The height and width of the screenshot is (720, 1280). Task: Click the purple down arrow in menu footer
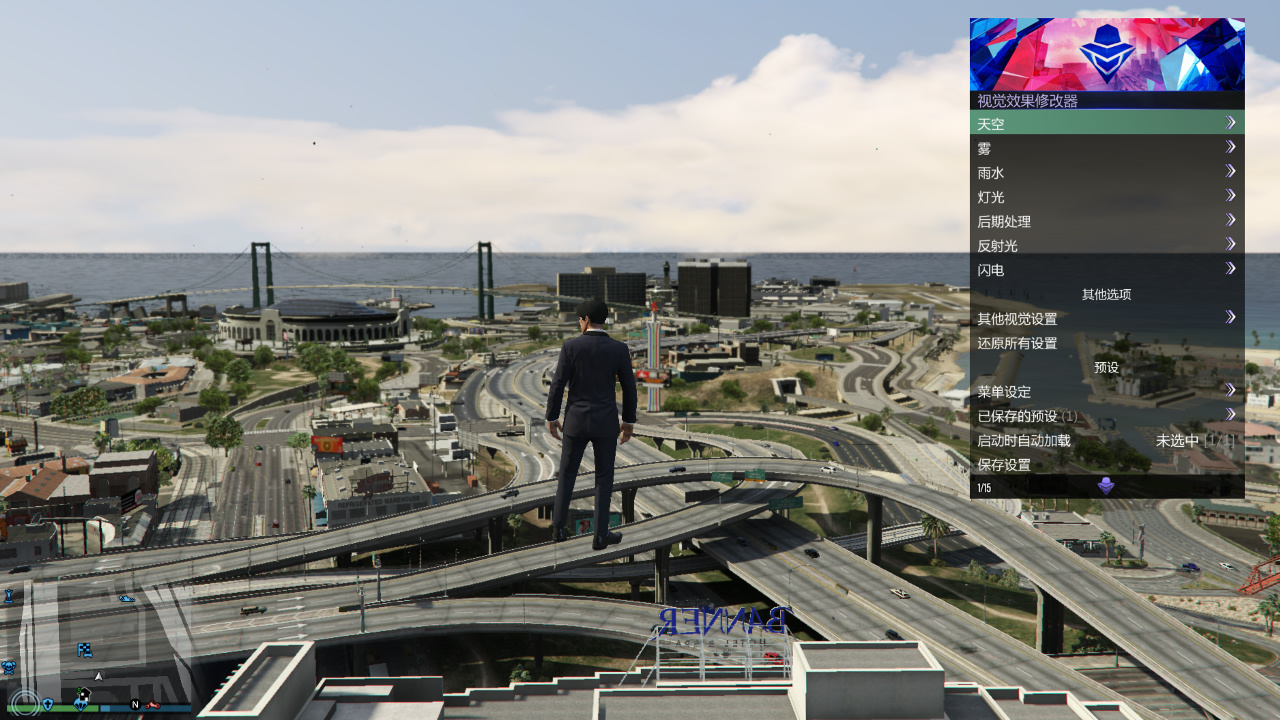tap(1106, 487)
